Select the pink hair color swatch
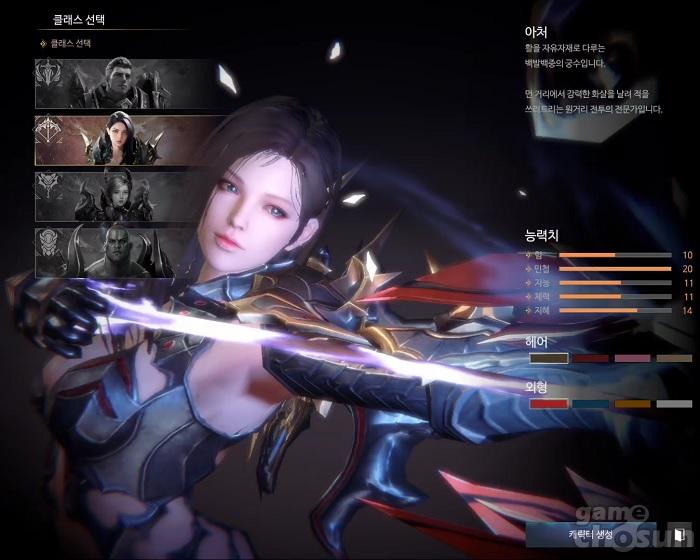 630,358
